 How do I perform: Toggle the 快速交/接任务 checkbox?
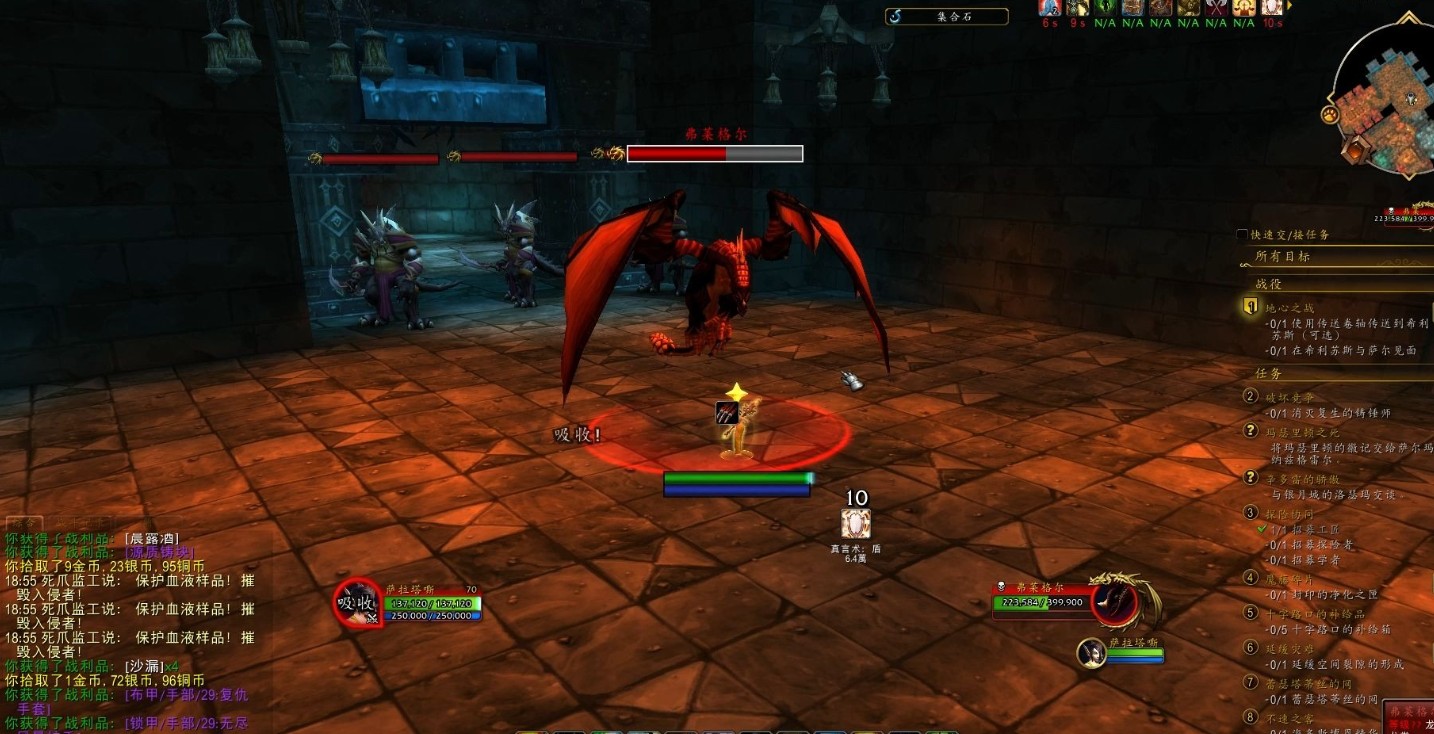click(x=1242, y=235)
